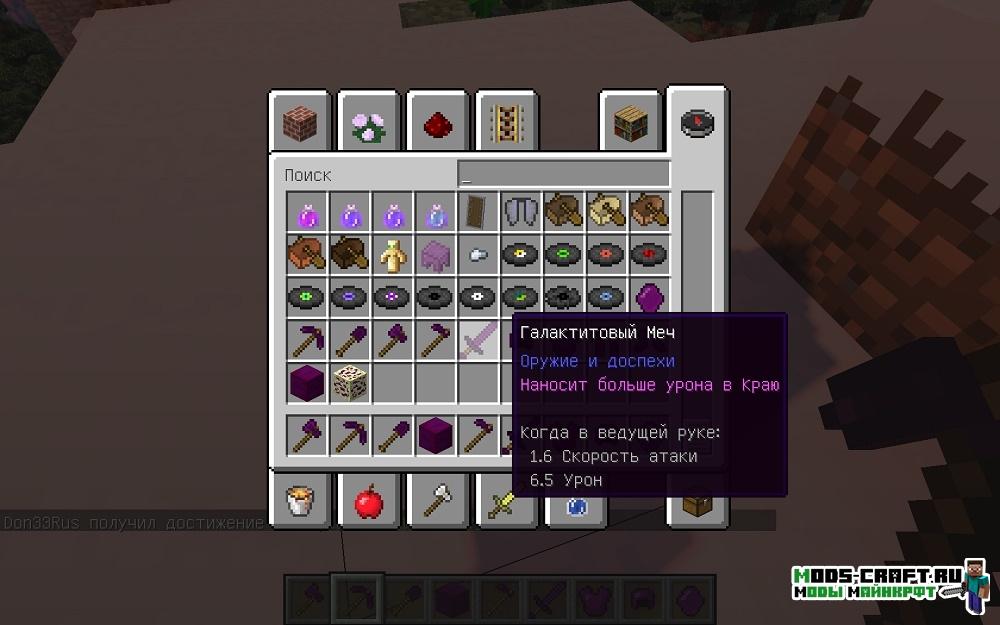Open the rail Transportation tab

(x=506, y=124)
